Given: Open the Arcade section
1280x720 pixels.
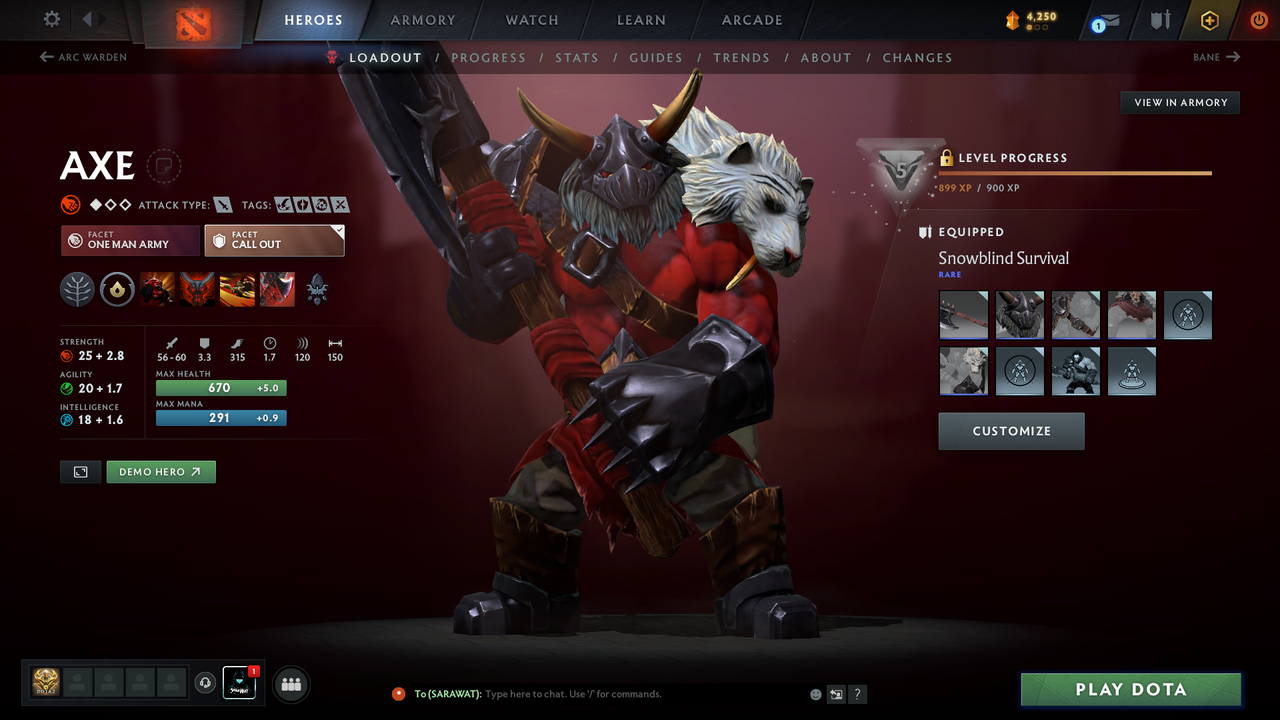Looking at the screenshot, I should (x=751, y=20).
